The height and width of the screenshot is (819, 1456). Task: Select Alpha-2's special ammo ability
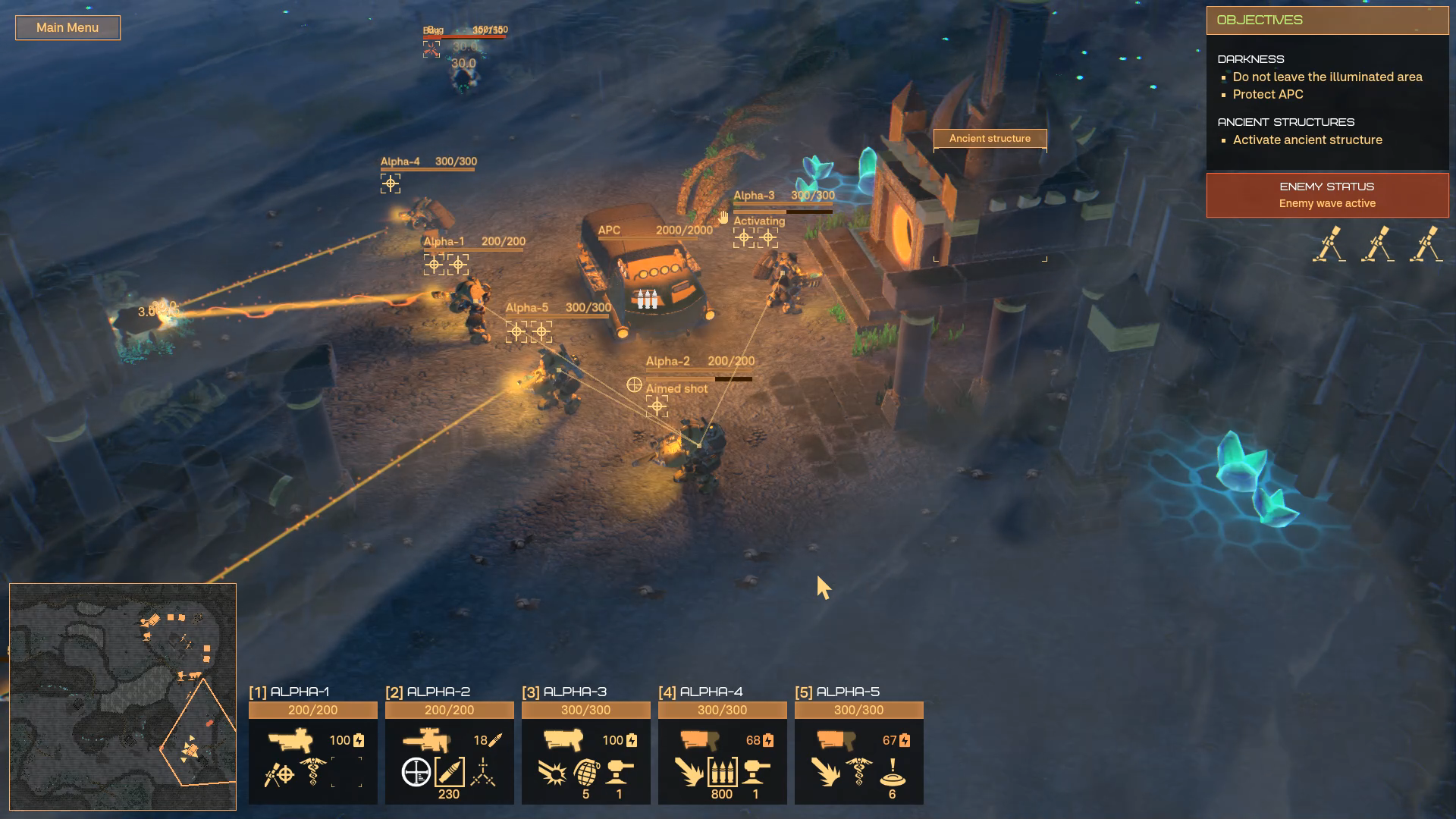click(449, 772)
